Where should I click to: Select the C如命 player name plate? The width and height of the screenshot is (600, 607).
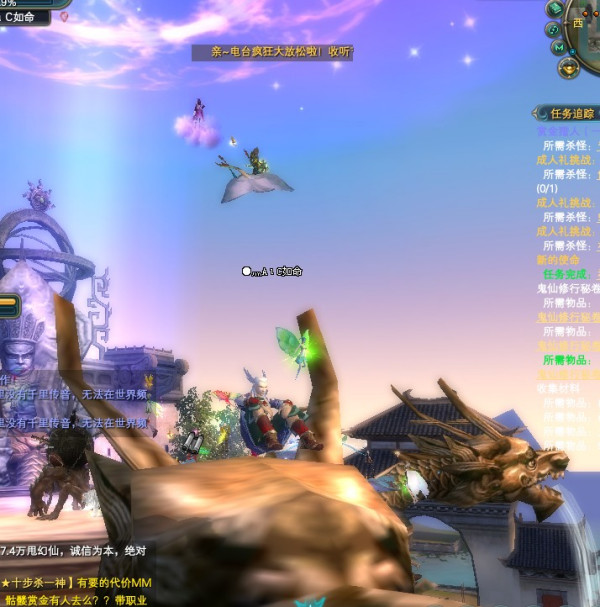pos(26,17)
